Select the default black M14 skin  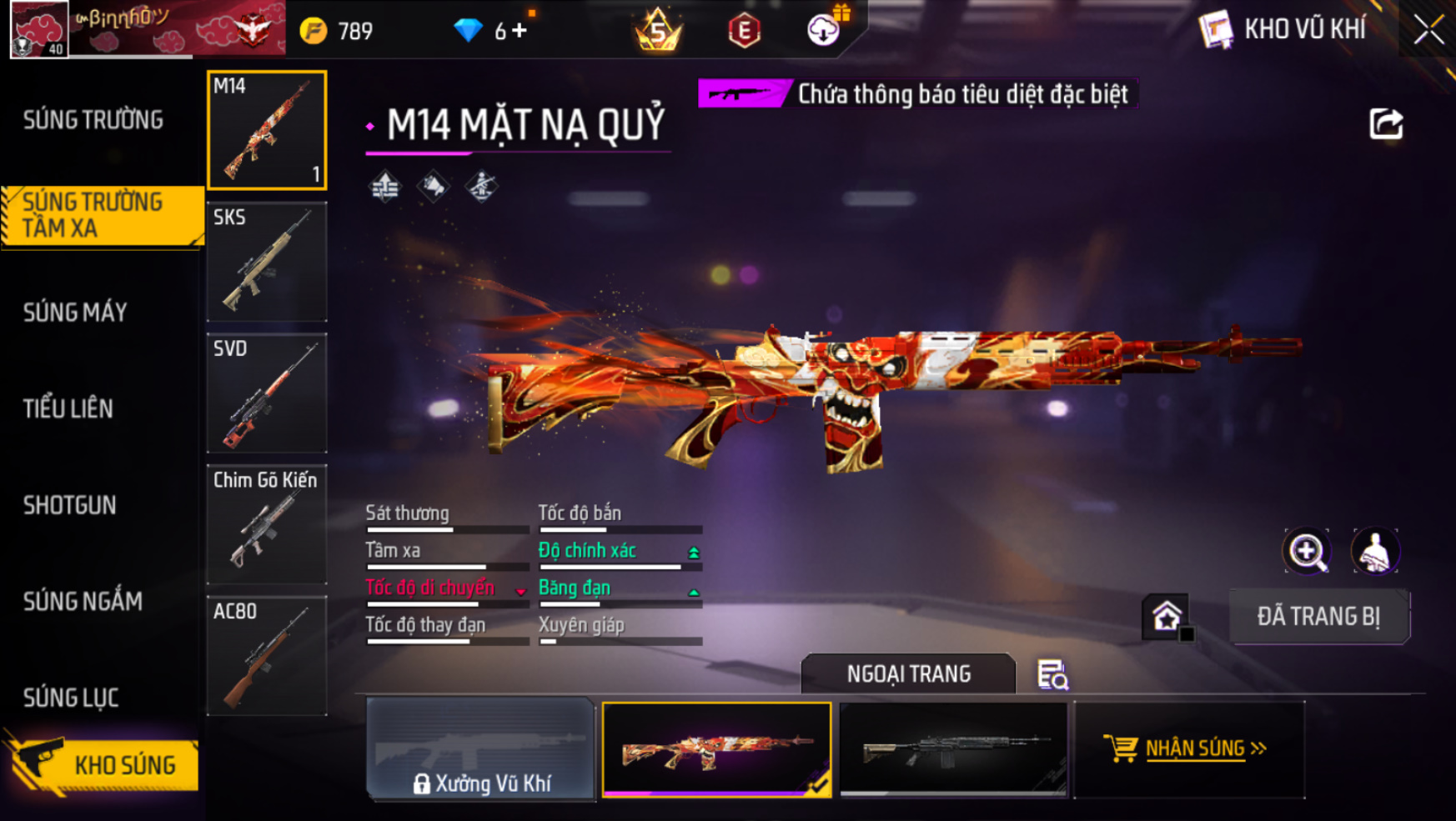(953, 749)
